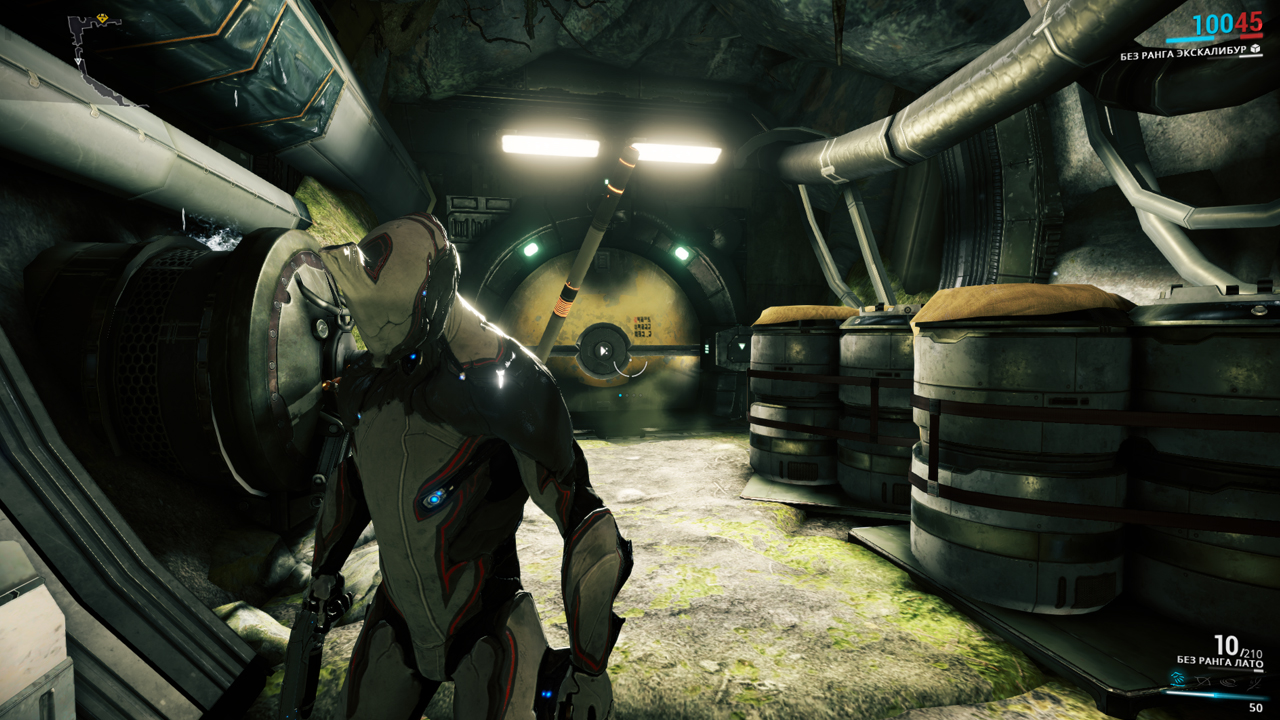
Task: Click the white player arrow inside the minimap
Action: [x=78, y=60]
